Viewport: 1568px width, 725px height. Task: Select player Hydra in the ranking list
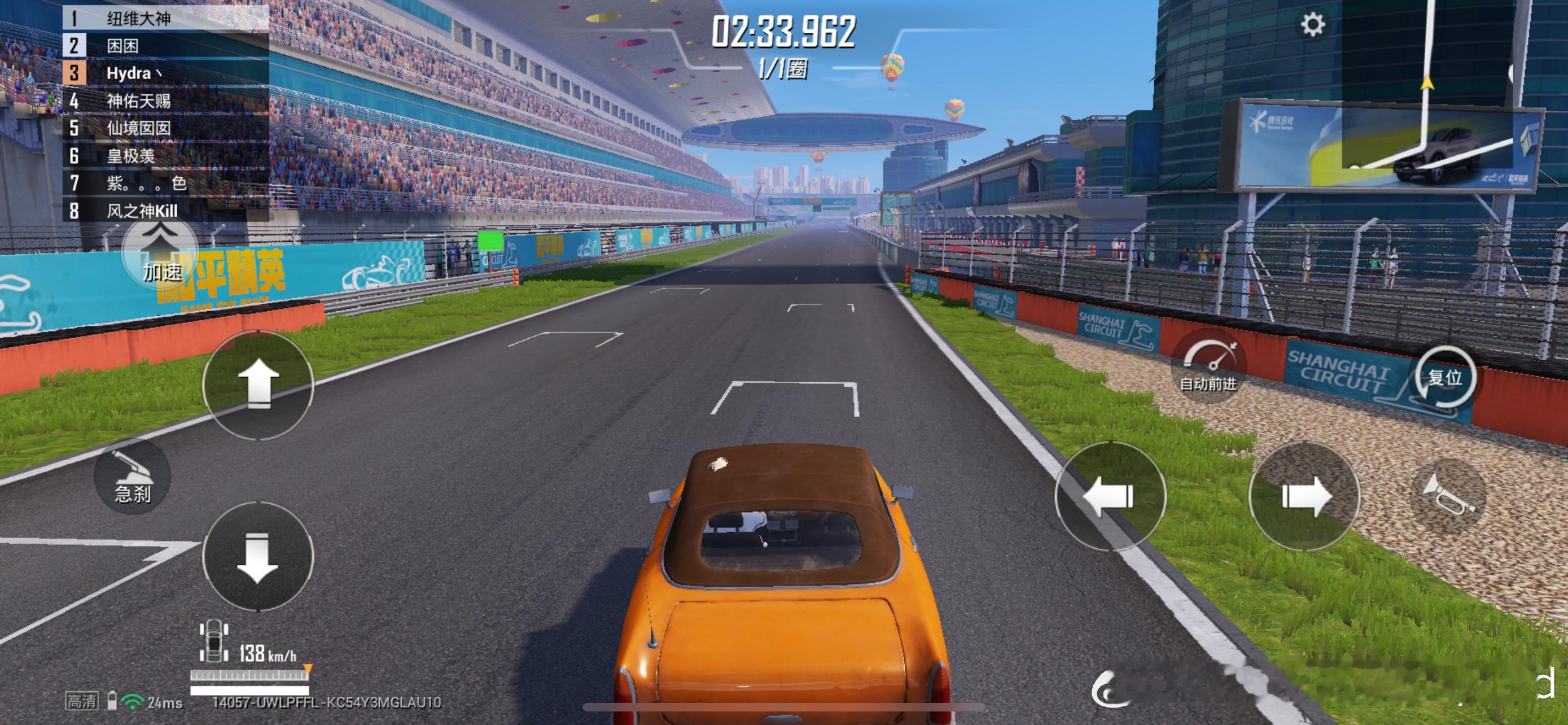(165, 73)
